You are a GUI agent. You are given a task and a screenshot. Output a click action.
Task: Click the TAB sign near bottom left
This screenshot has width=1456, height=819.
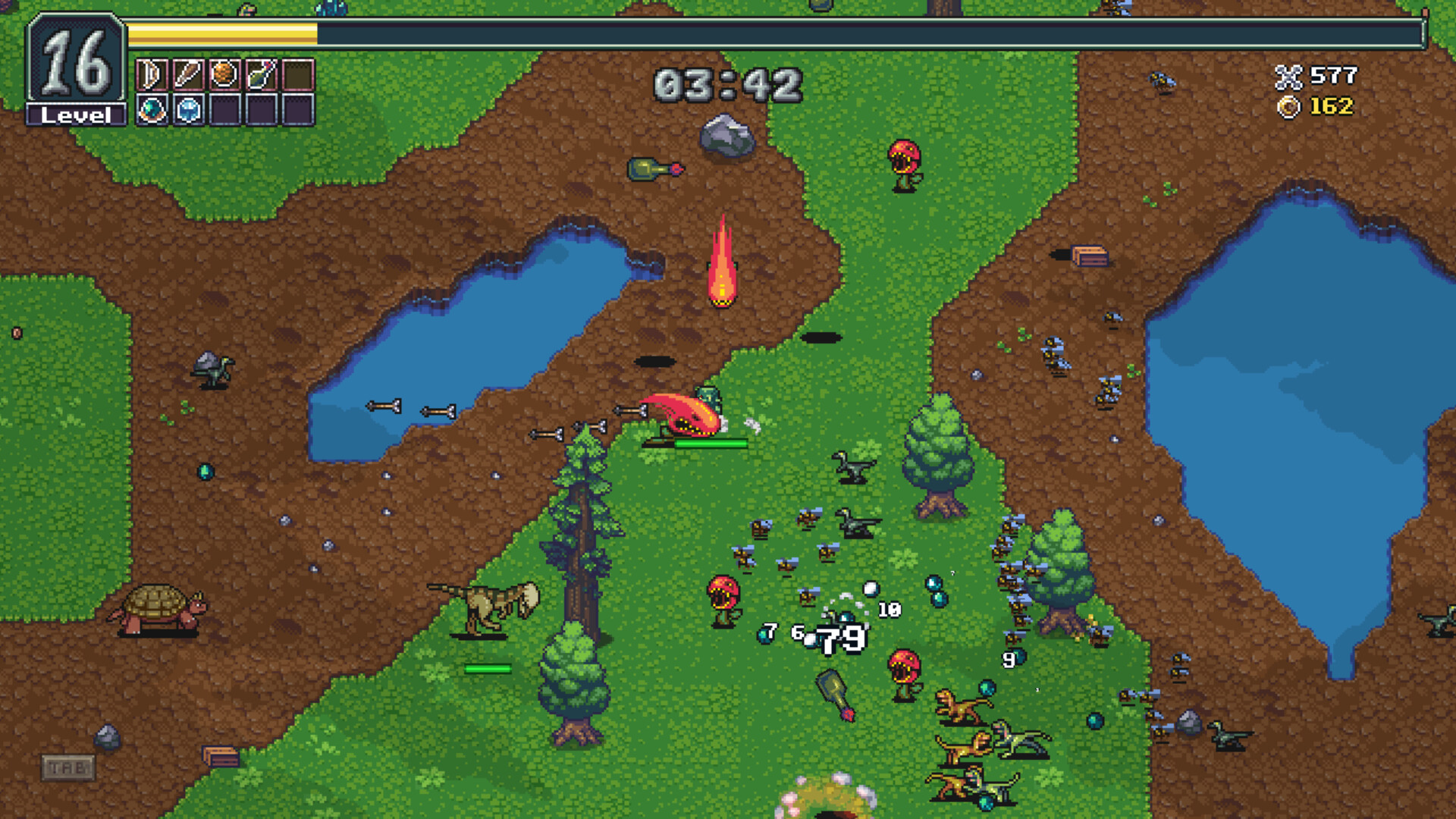tap(68, 768)
